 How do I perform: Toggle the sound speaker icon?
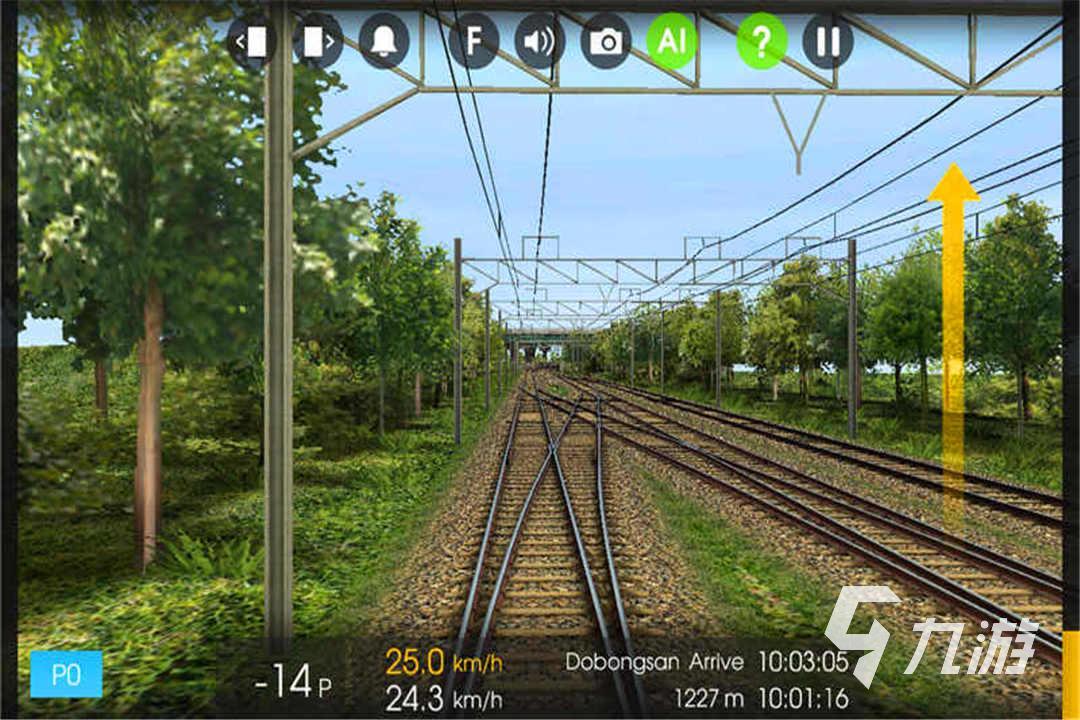coord(540,41)
